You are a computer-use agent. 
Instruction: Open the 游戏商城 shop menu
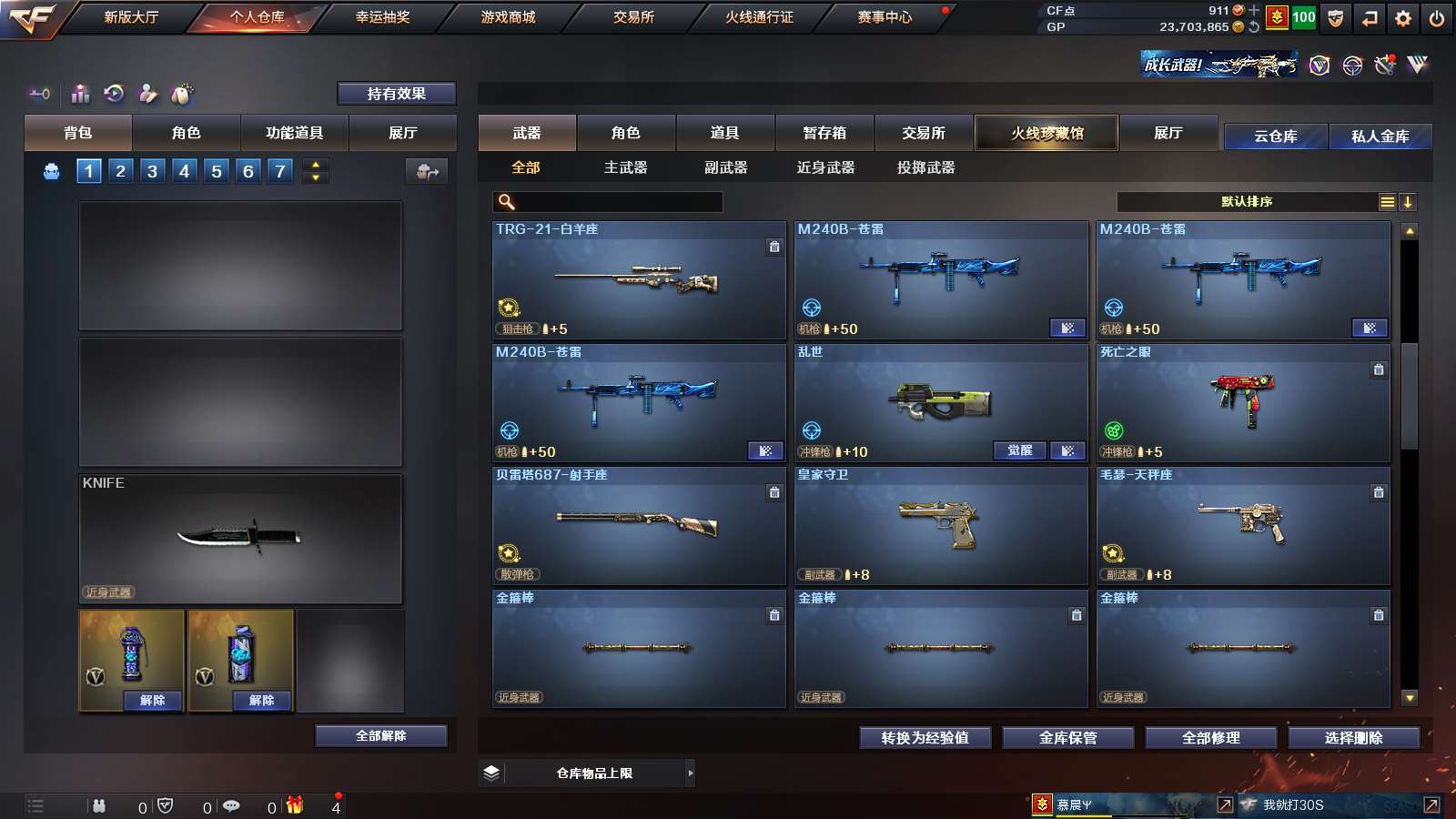point(508,17)
